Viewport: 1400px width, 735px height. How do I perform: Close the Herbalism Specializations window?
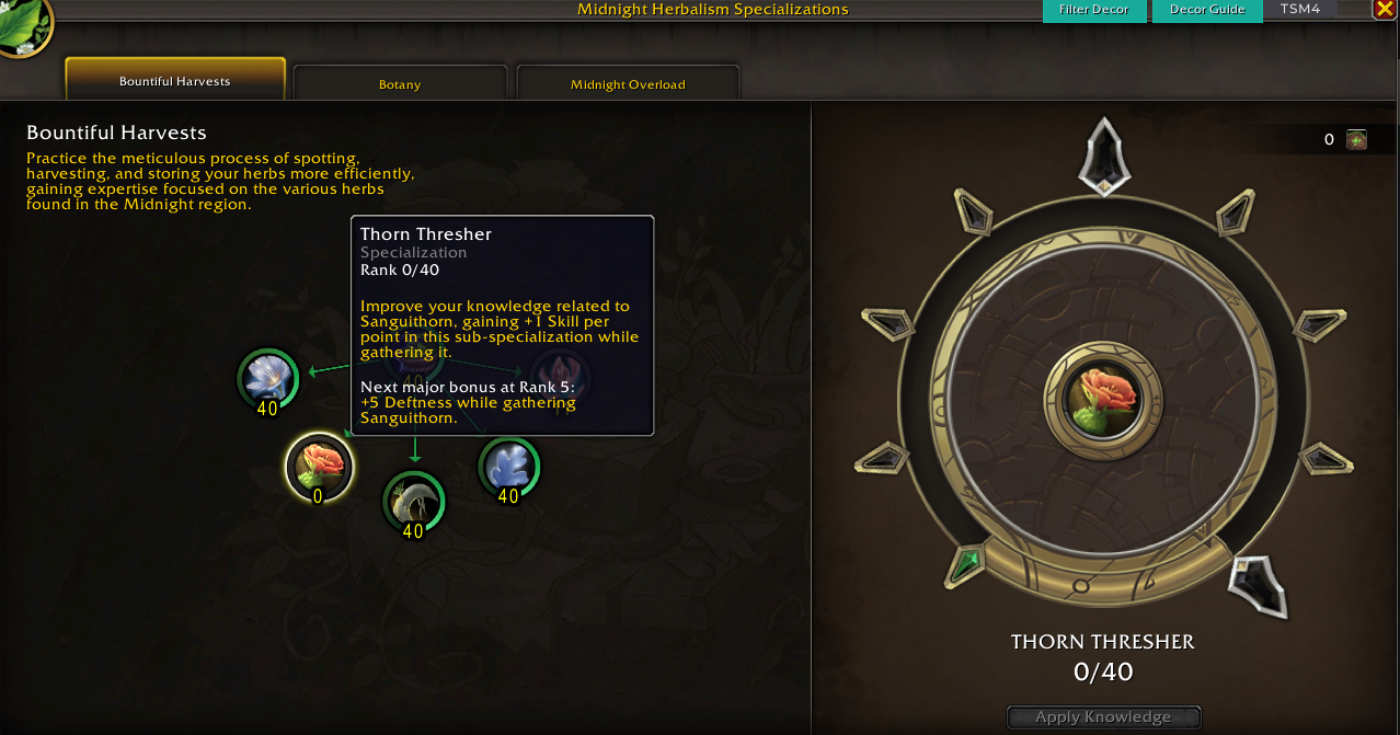coord(1384,9)
